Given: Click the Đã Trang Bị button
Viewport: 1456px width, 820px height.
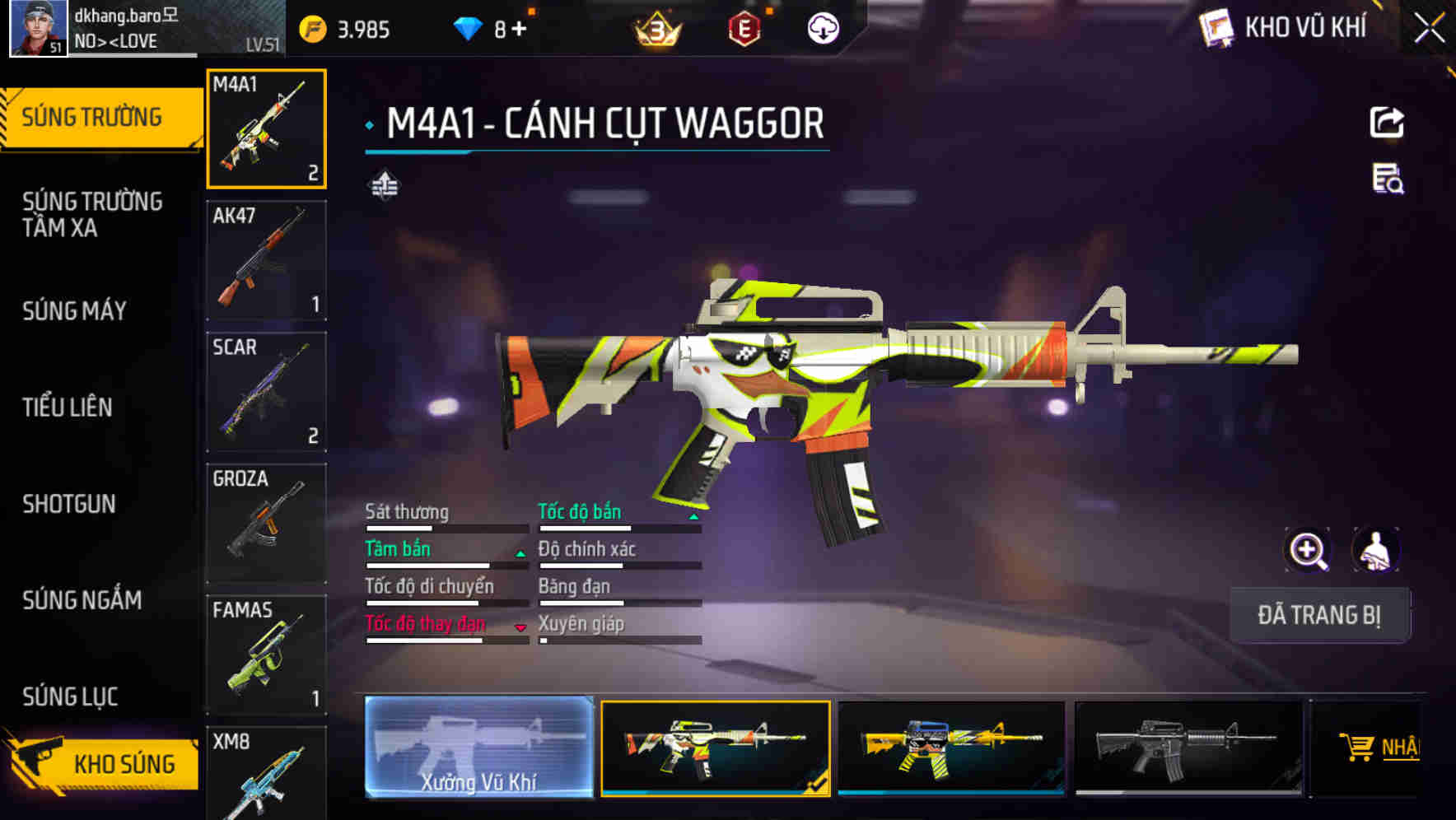Looking at the screenshot, I should pyautogui.click(x=1319, y=615).
